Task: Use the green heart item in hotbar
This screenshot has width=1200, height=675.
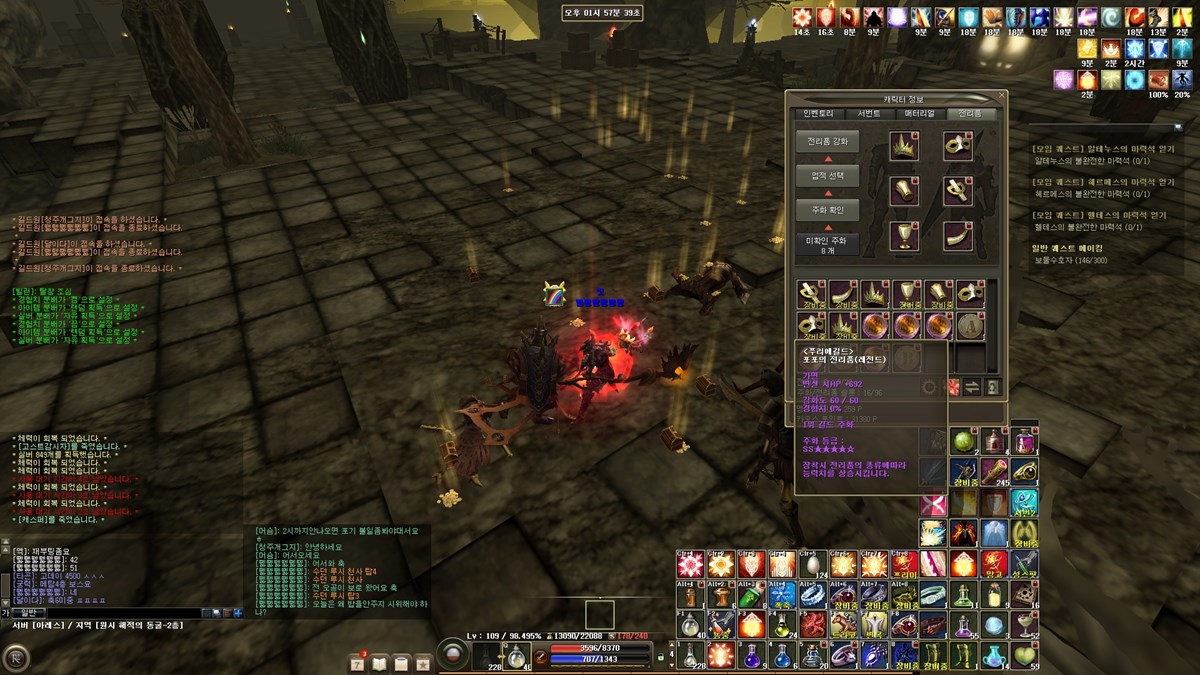Action: [1023, 655]
